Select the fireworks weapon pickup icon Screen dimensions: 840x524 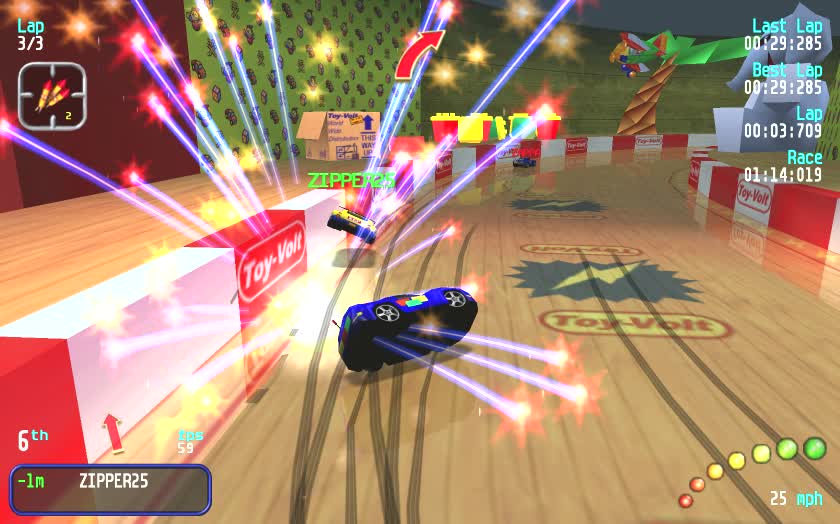(52, 95)
